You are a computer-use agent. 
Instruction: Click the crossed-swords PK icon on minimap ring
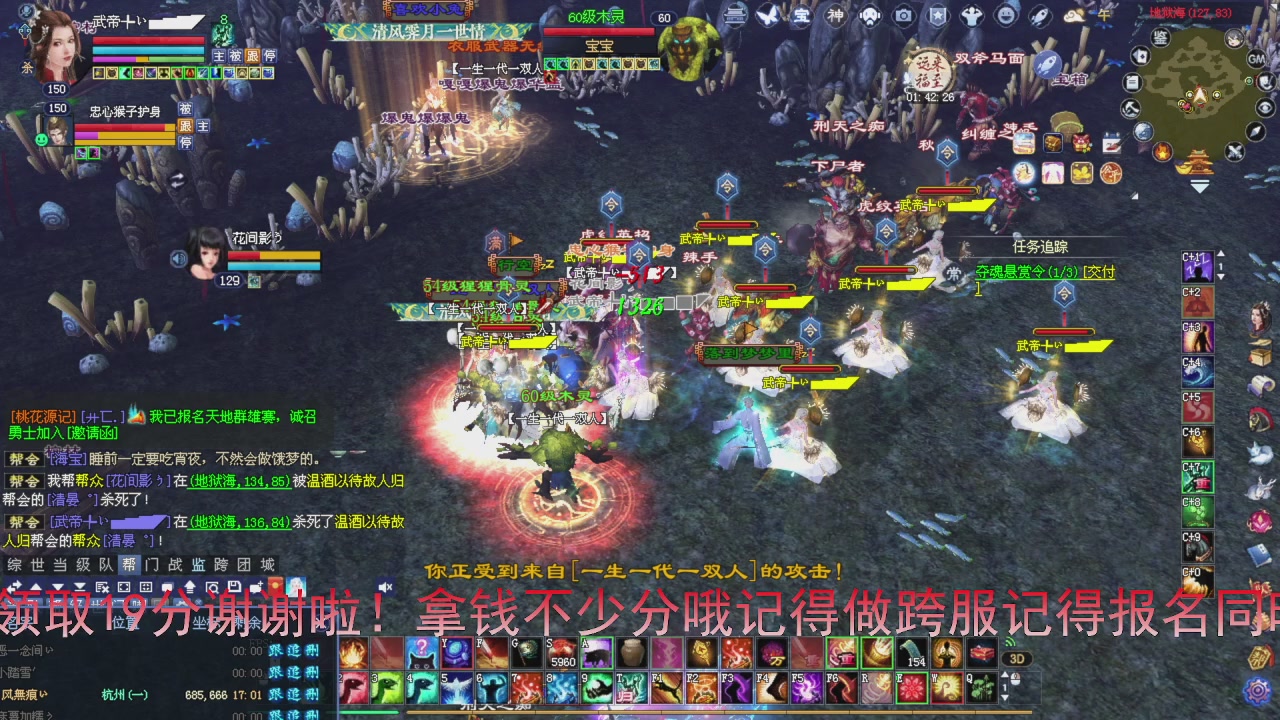click(x=1234, y=150)
